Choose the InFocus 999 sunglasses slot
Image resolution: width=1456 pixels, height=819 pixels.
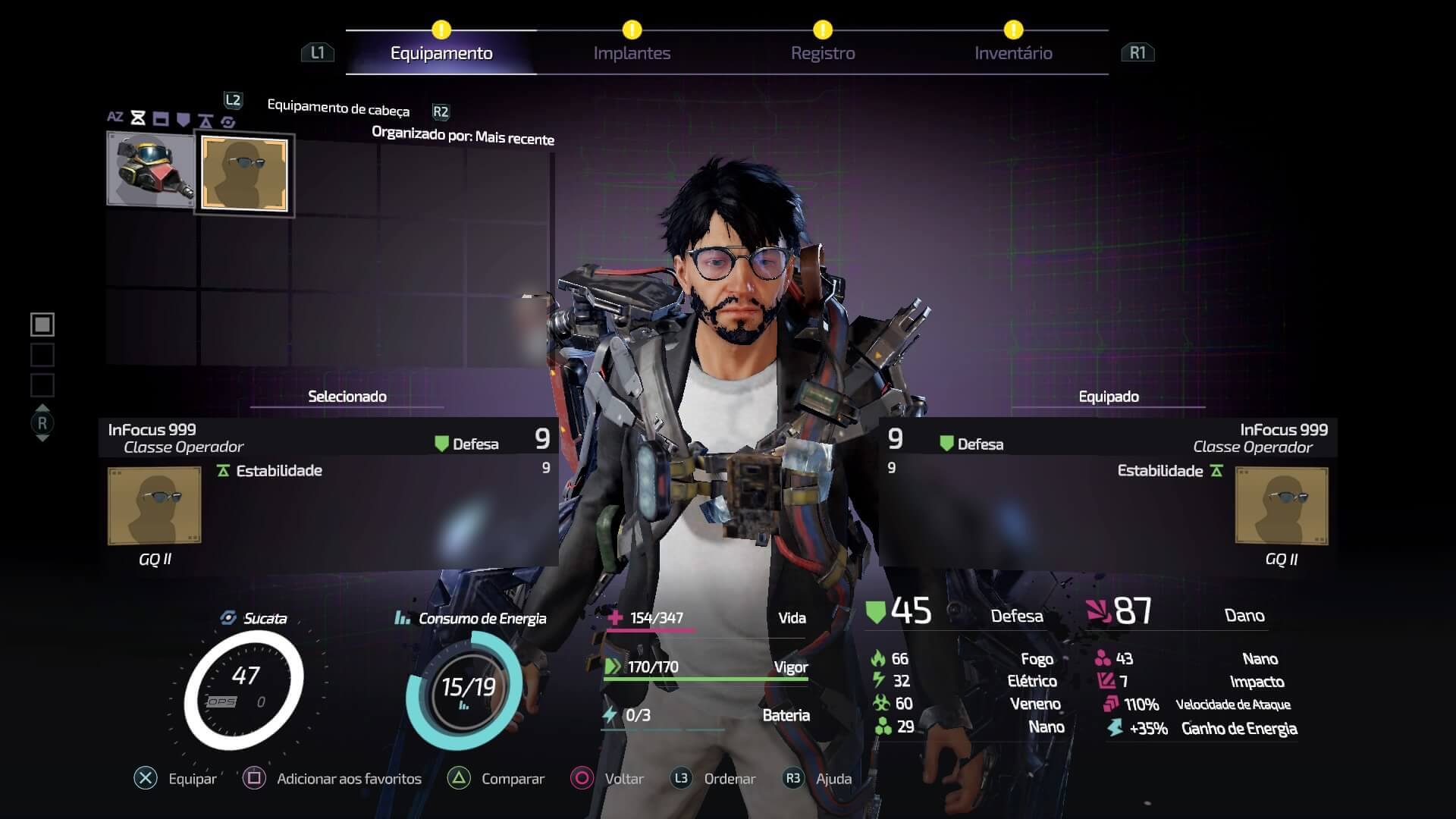tap(244, 174)
